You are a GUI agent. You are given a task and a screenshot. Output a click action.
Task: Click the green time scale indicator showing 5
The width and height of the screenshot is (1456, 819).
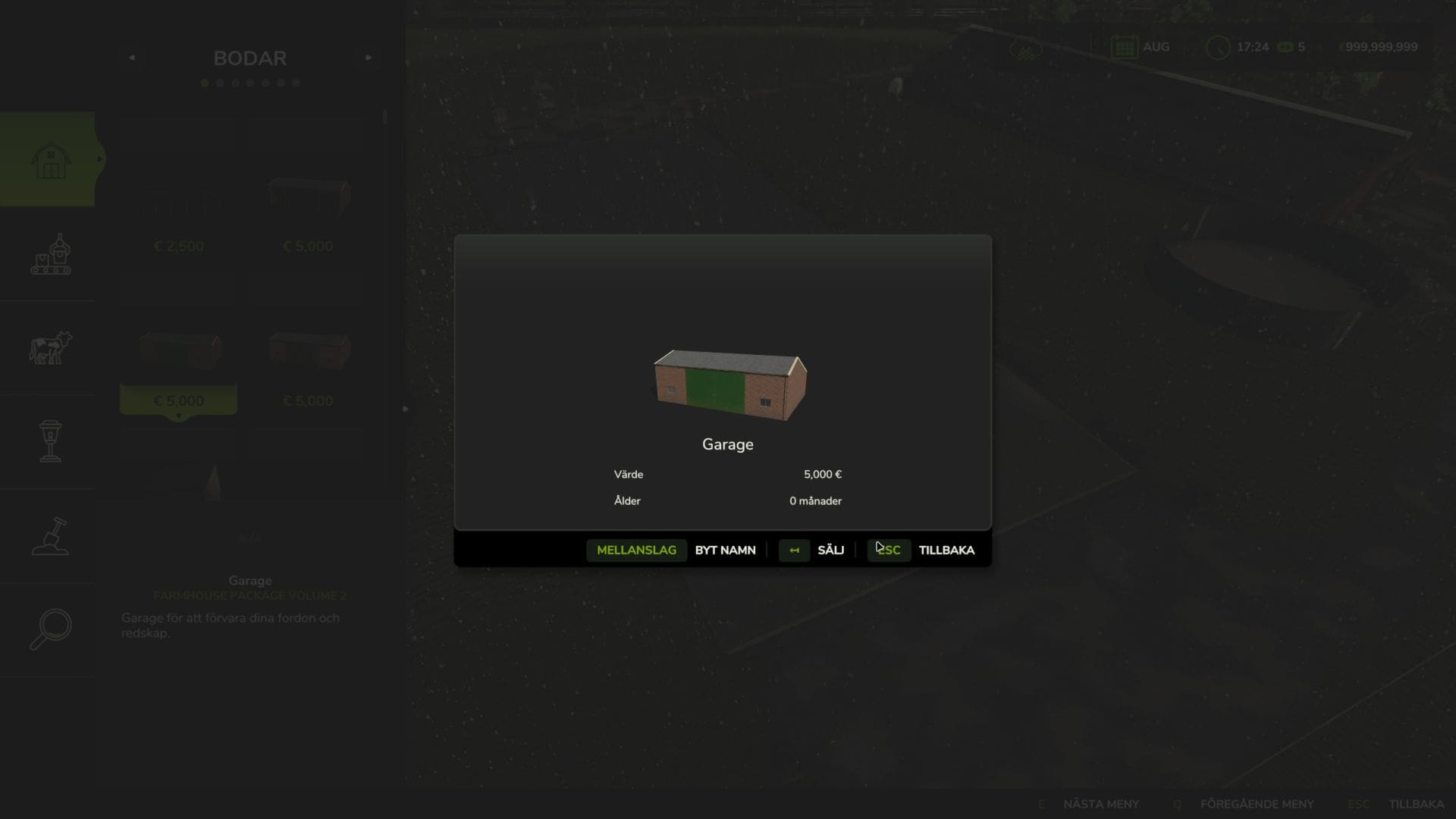[1284, 47]
